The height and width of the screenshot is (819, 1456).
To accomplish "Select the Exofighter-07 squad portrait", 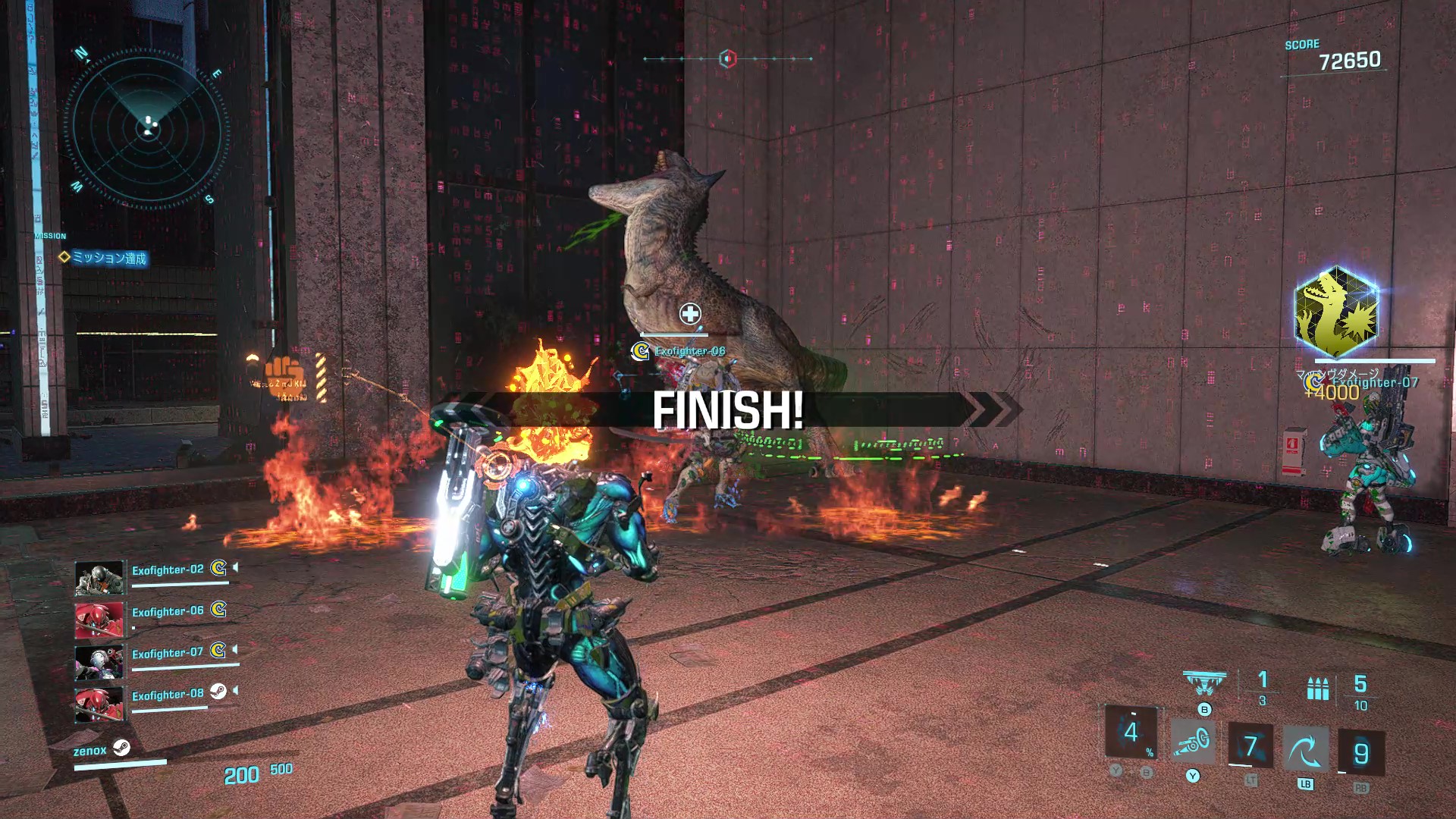I will (x=99, y=662).
